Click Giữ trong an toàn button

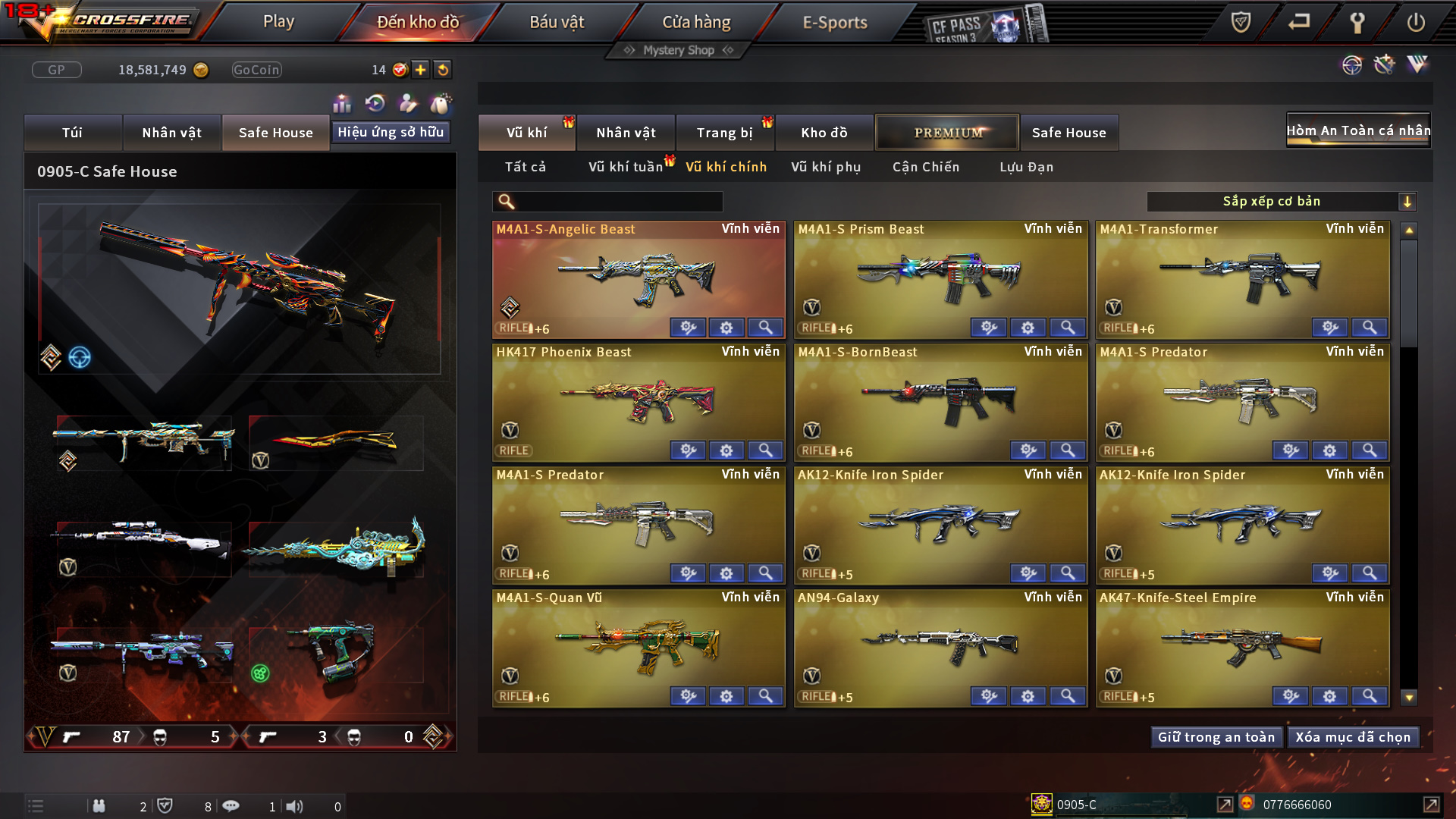pyautogui.click(x=1216, y=737)
